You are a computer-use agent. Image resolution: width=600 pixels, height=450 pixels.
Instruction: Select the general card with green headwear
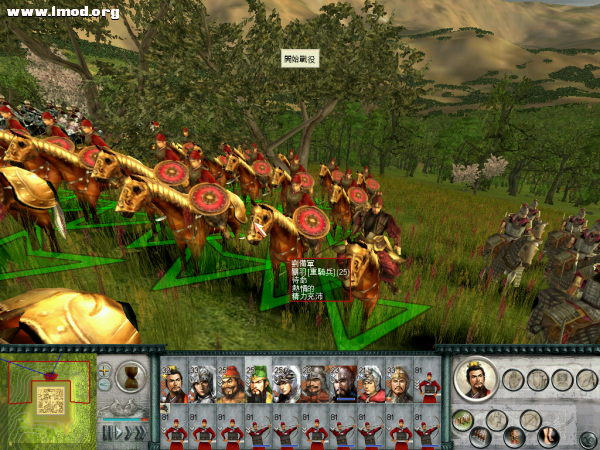coord(258,383)
